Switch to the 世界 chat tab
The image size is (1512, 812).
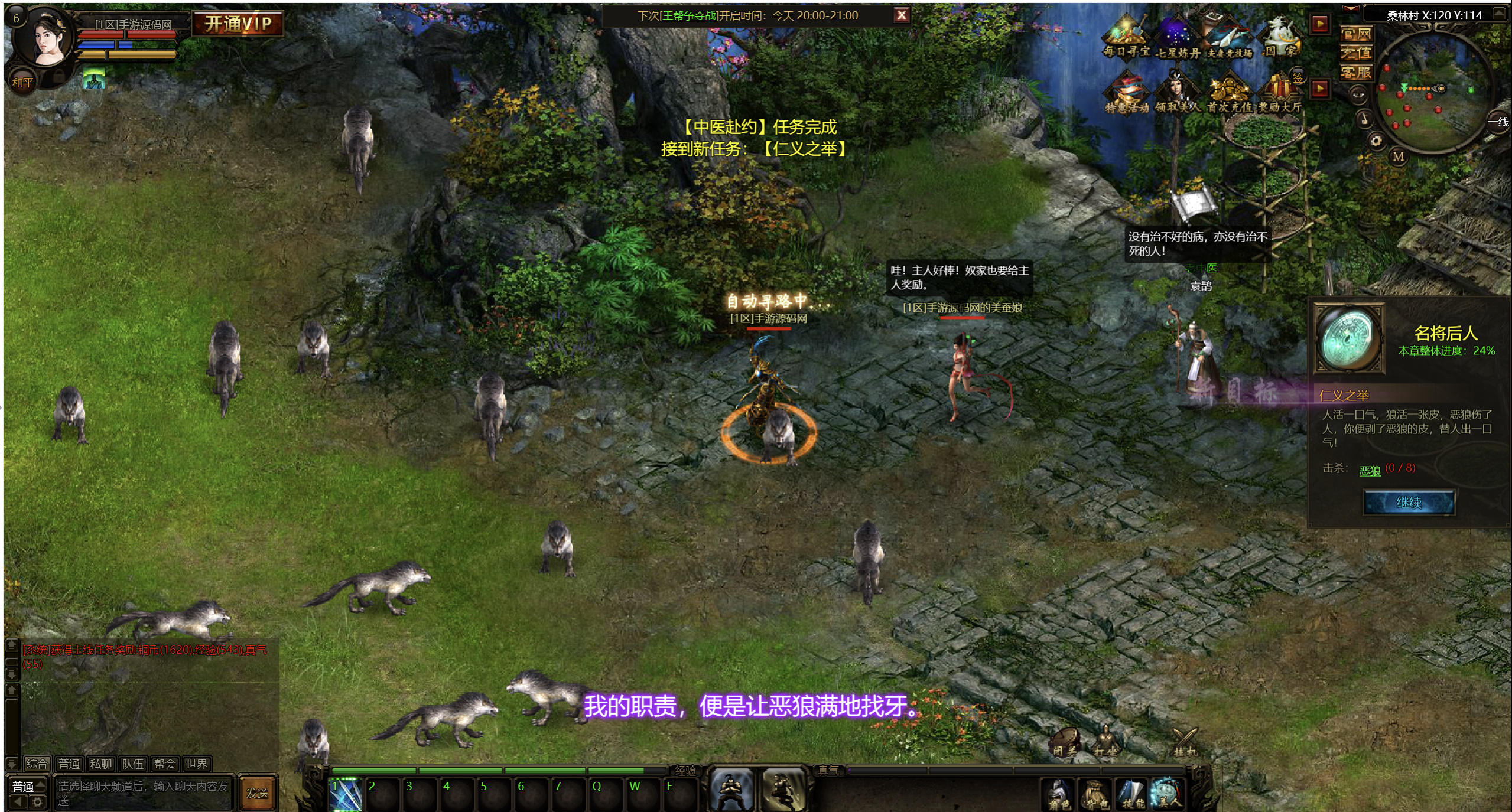[x=197, y=764]
